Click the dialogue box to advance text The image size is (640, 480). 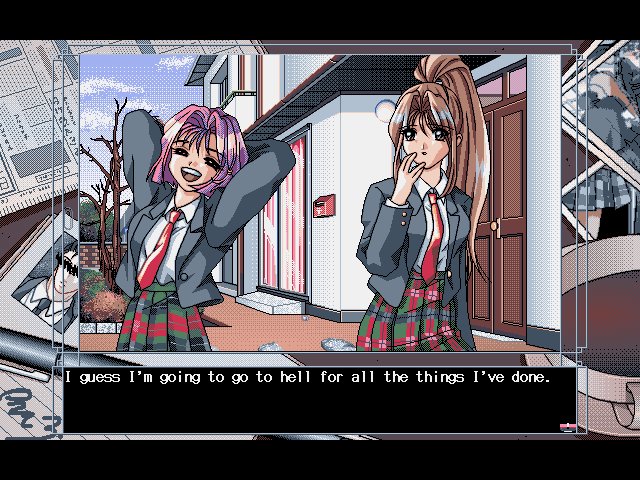click(319, 400)
